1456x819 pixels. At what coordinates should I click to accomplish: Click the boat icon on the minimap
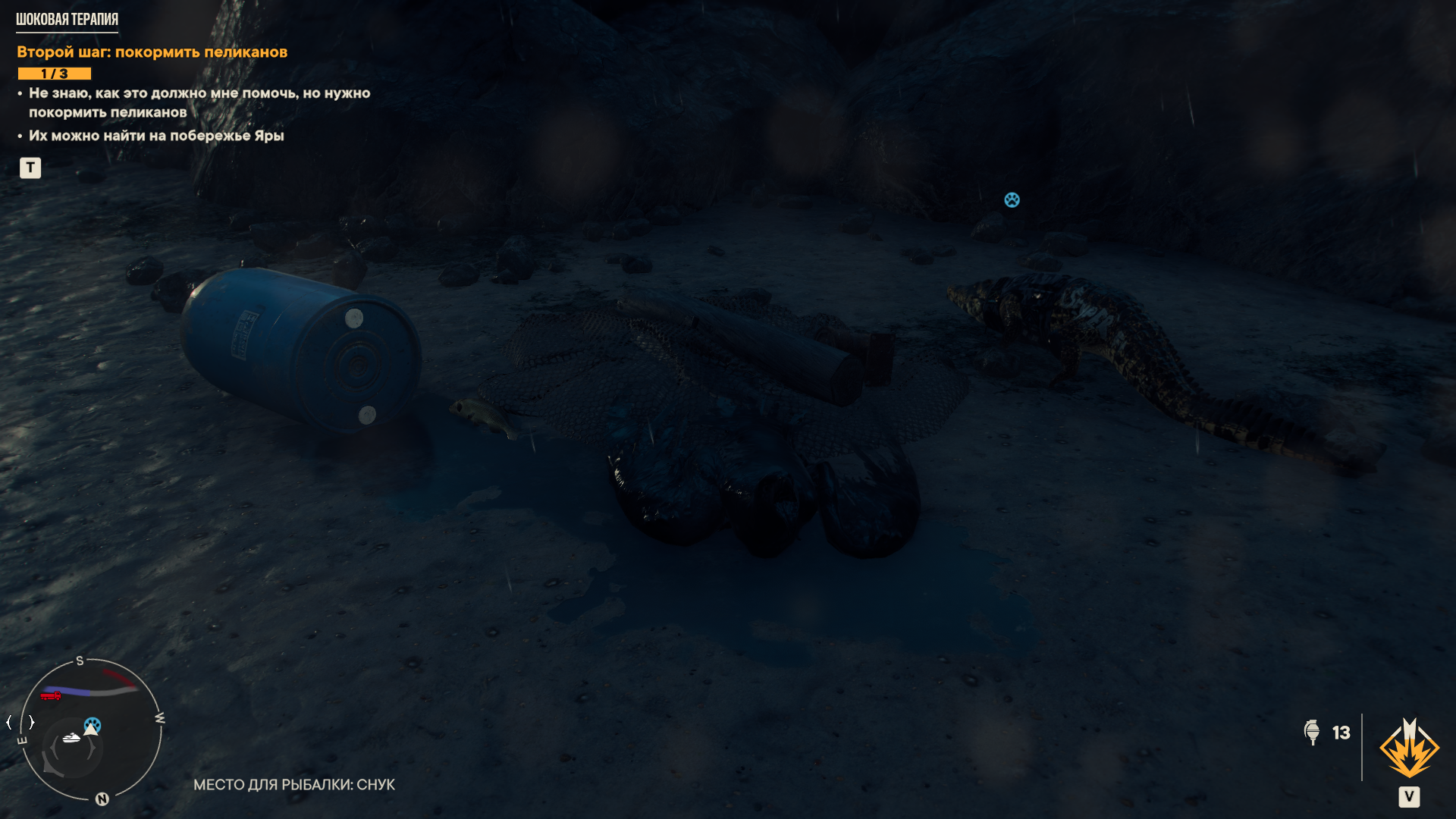[x=71, y=737]
